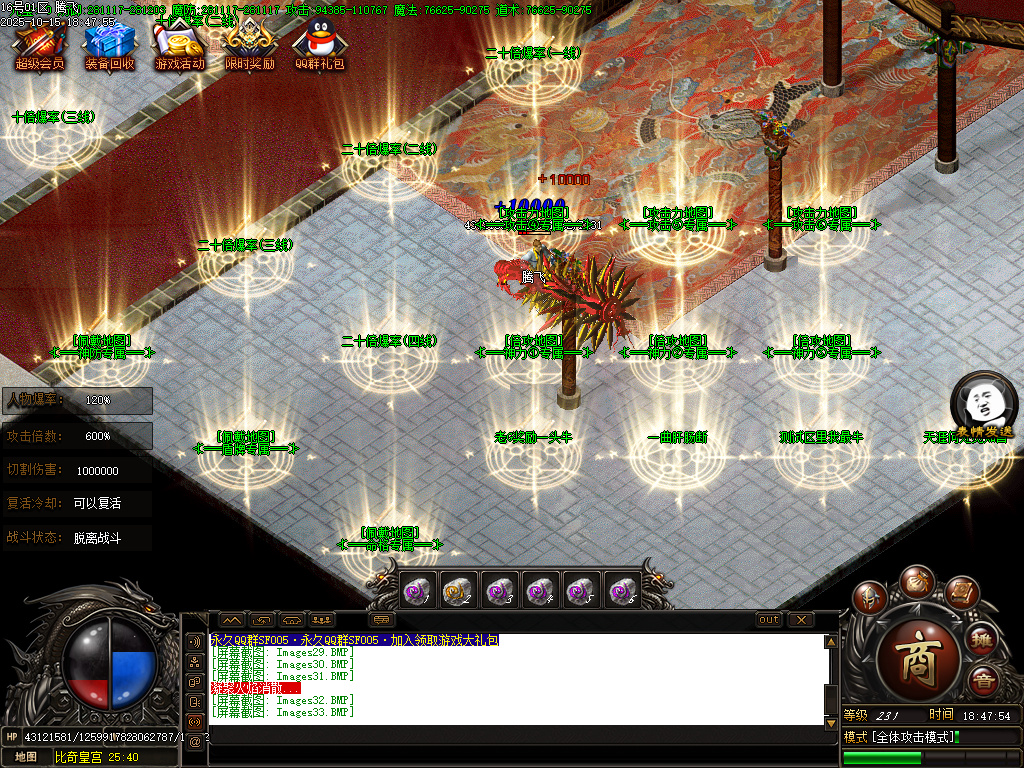Open the 装备回收 equipment recycle gift box

pos(109,45)
